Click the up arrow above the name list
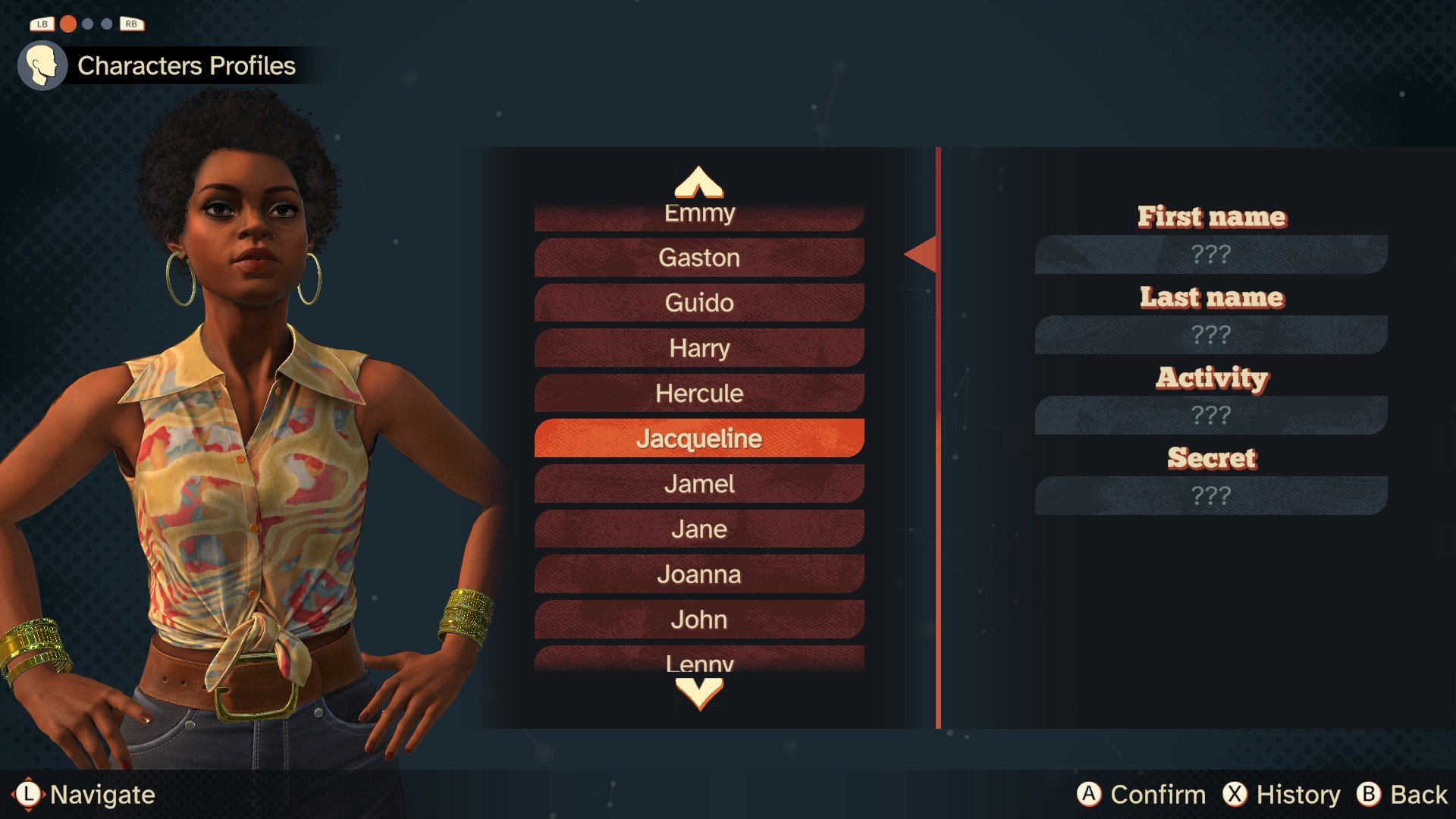1456x819 pixels. [x=698, y=182]
